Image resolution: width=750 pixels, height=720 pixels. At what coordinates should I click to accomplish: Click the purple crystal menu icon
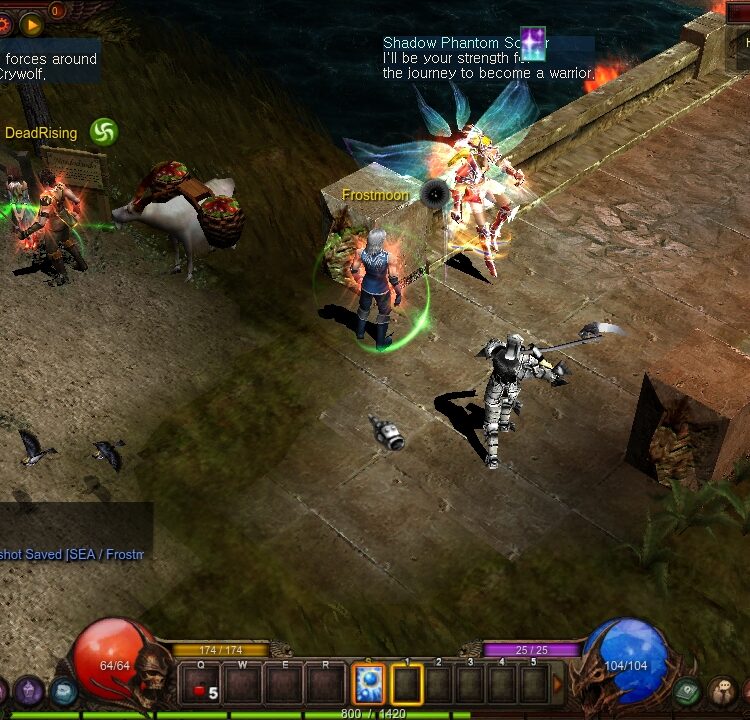pos(28,690)
